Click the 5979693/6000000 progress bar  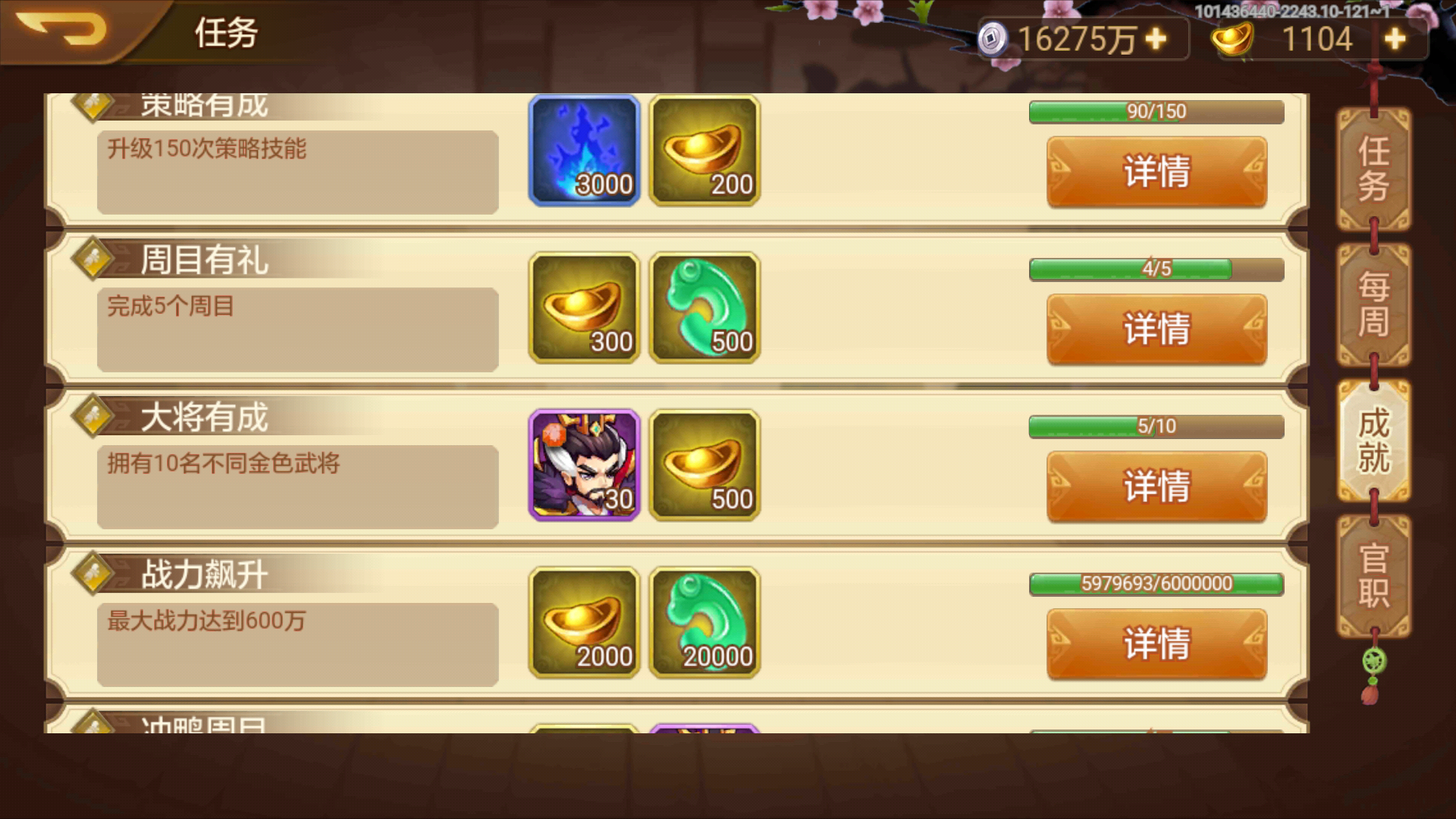coord(1154,584)
